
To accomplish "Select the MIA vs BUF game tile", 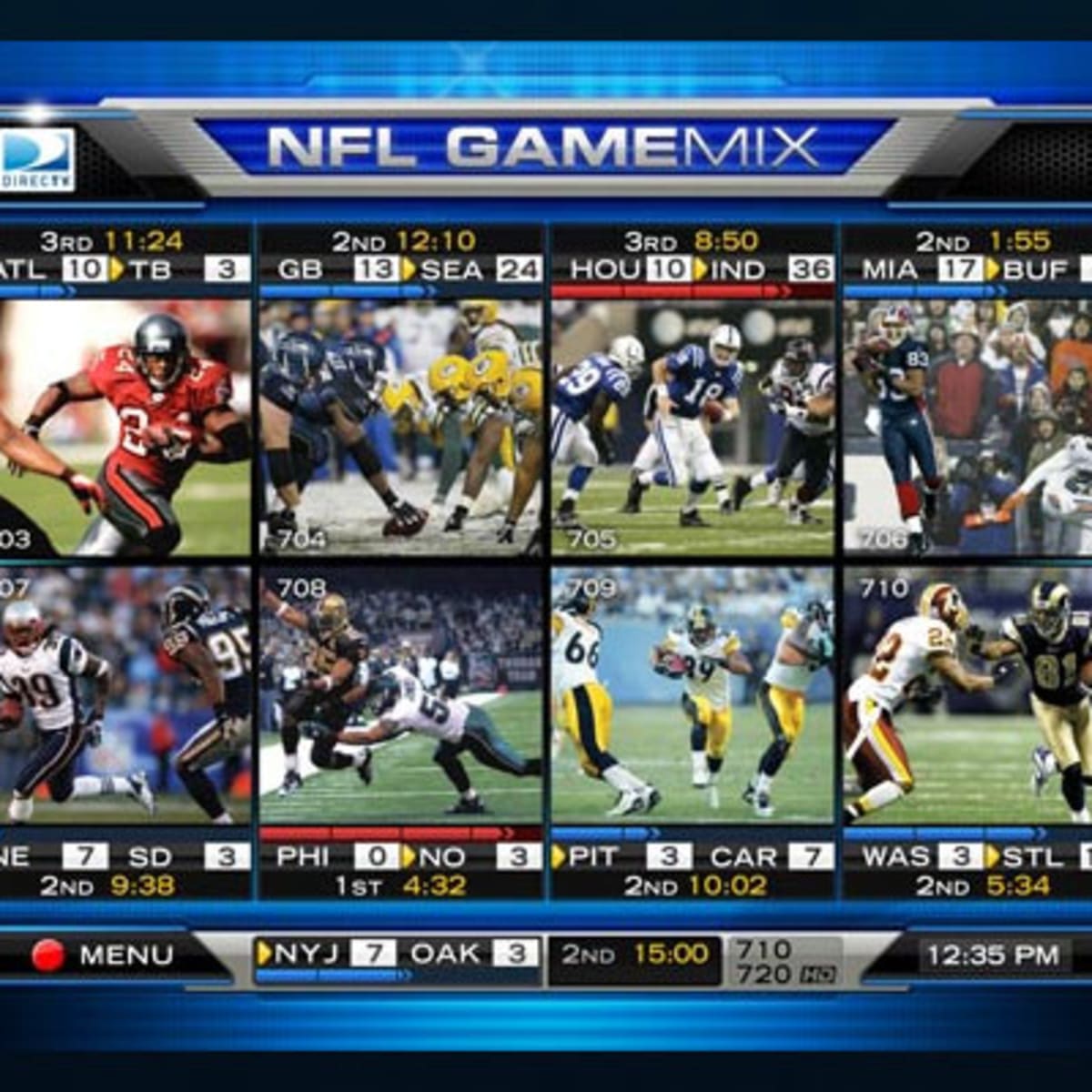I will point(967,428).
